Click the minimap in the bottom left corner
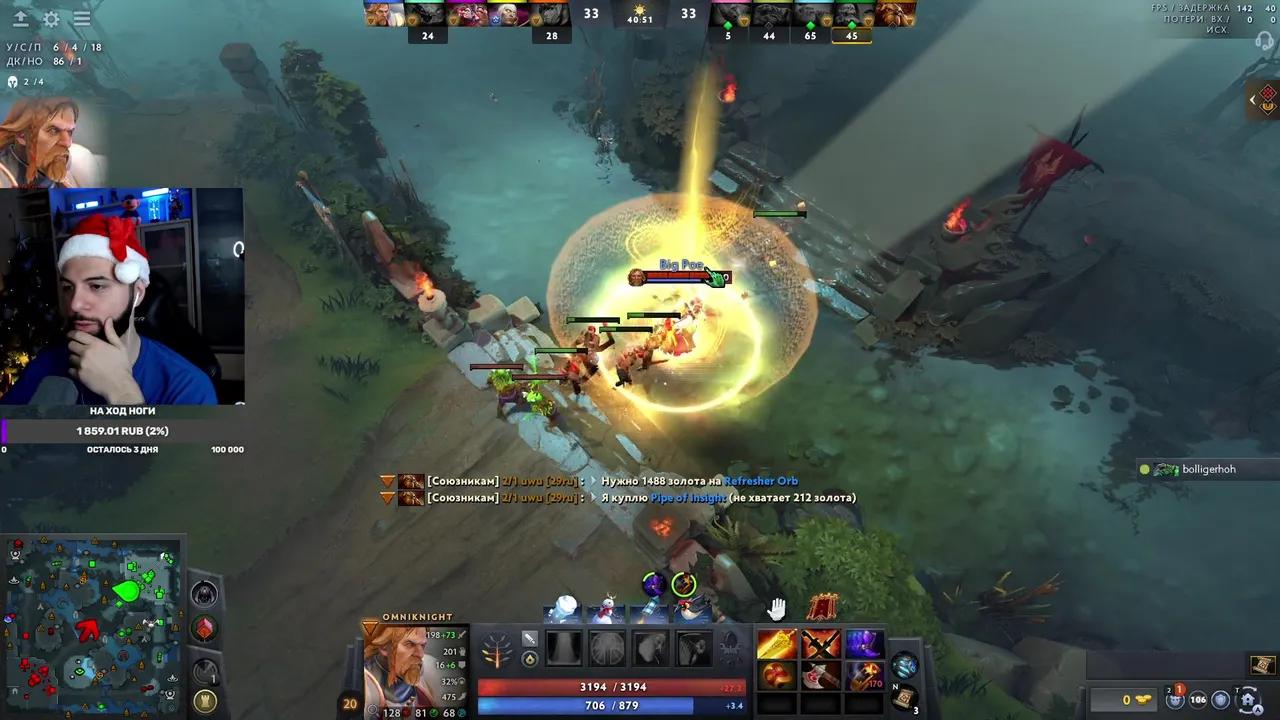The height and width of the screenshot is (720, 1280). click(95, 625)
